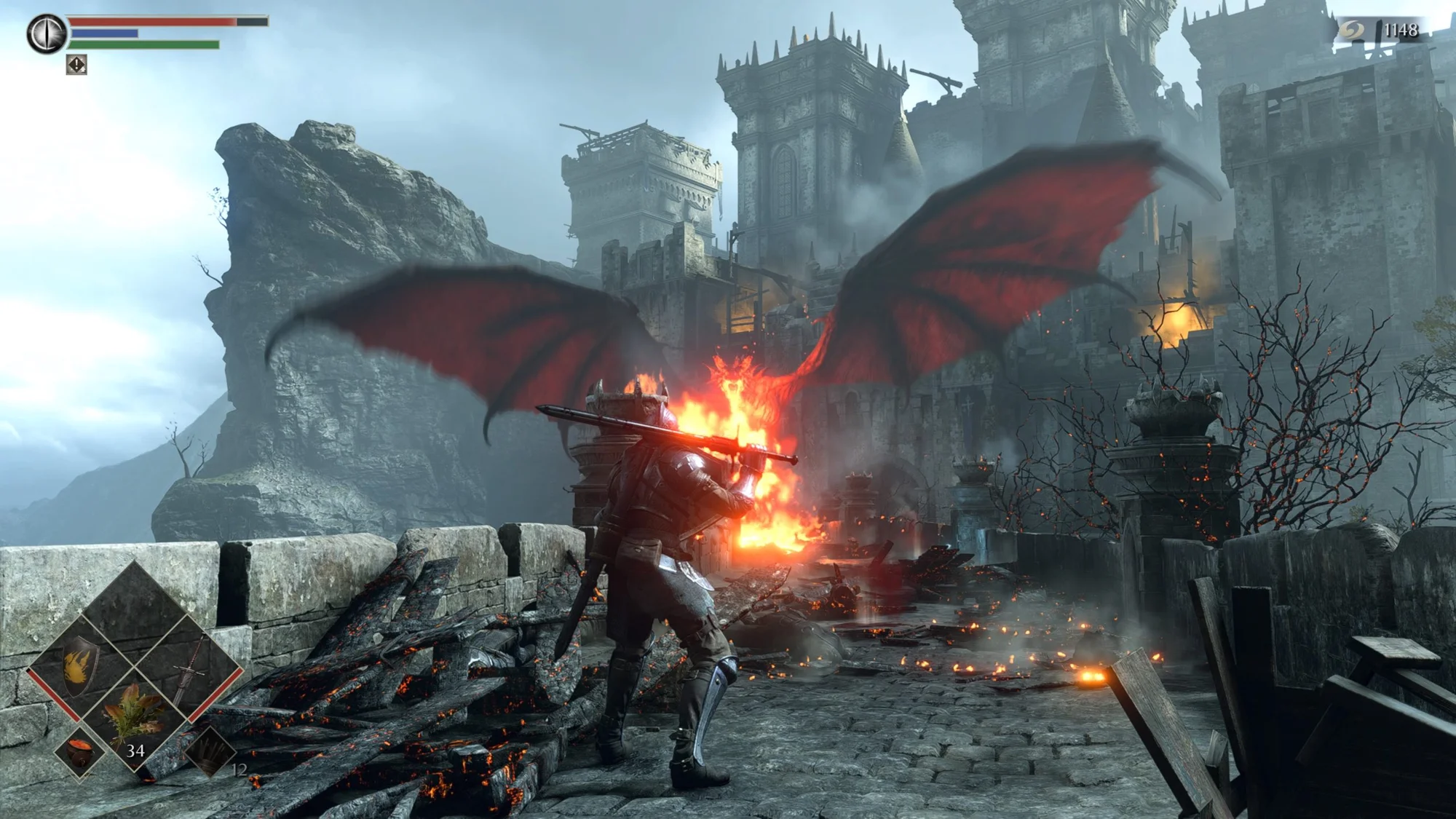Click the exclamation mark status effect icon
The height and width of the screenshot is (819, 1456).
76,66
